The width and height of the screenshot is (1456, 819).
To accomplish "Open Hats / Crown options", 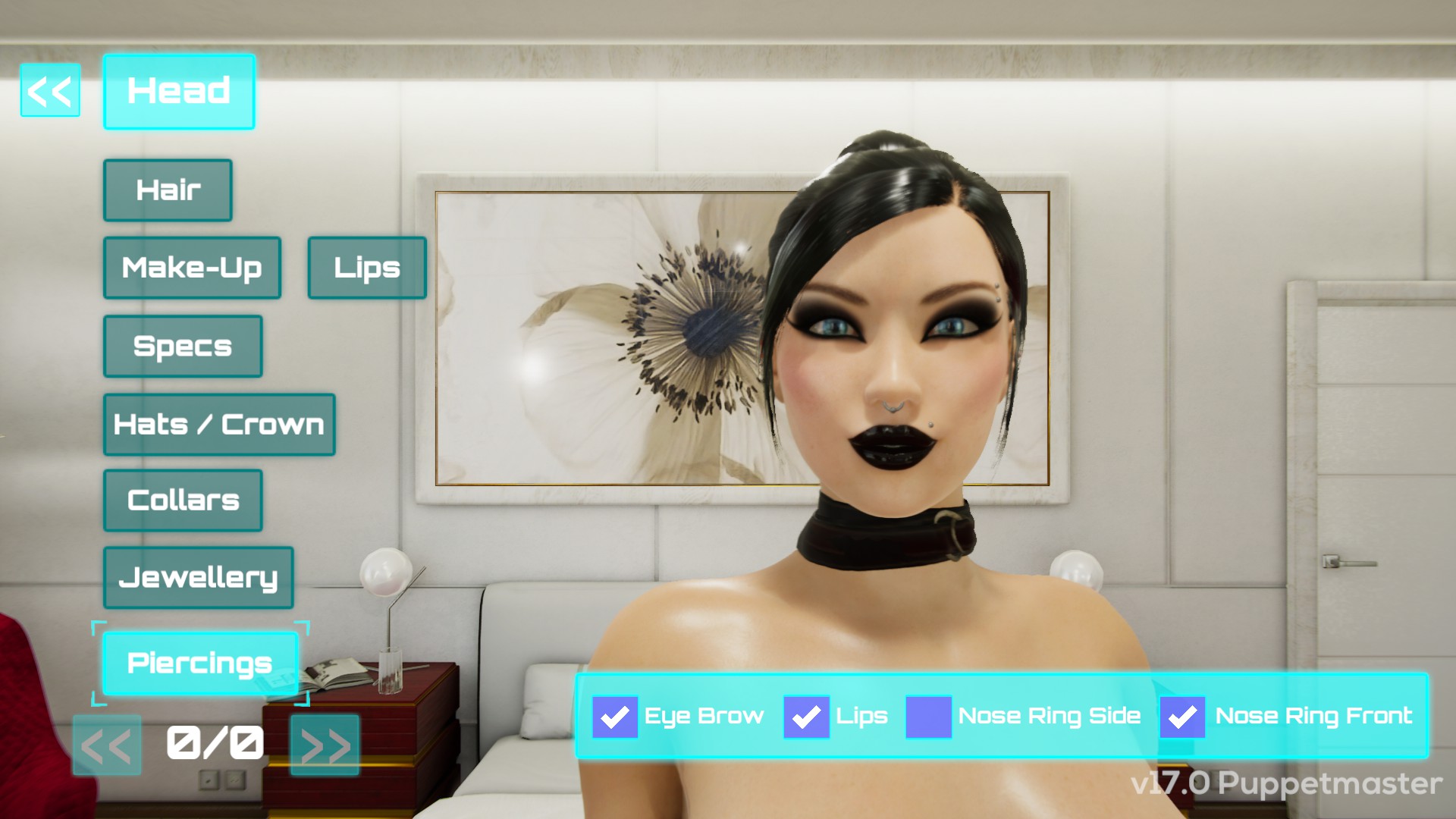I will 219,425.
